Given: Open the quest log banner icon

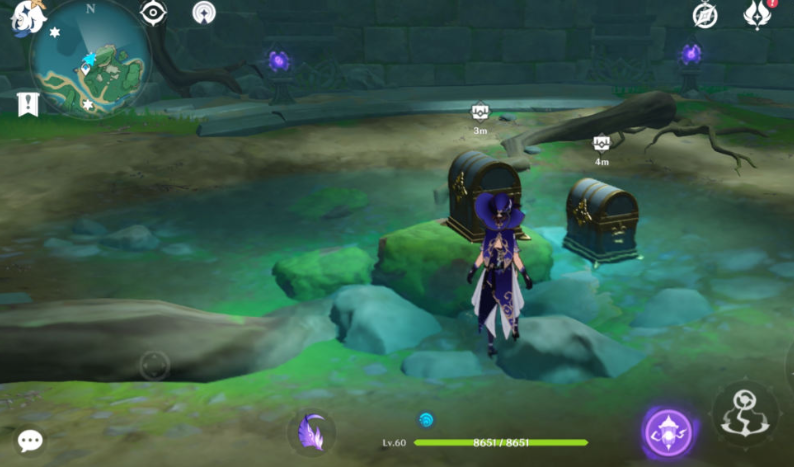Looking at the screenshot, I should pos(27,103).
